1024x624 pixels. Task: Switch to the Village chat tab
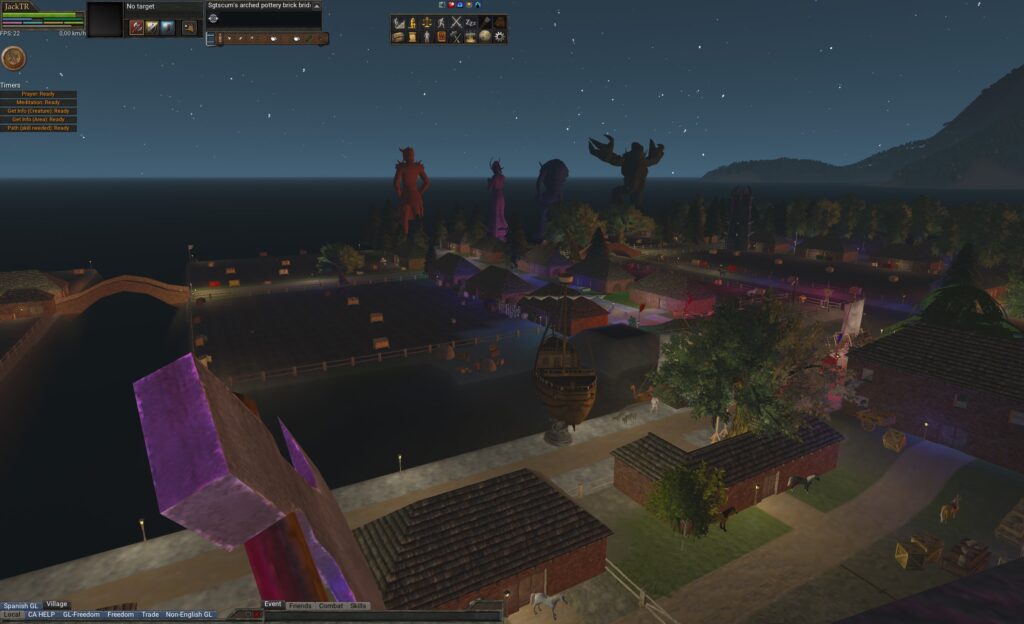[x=57, y=604]
